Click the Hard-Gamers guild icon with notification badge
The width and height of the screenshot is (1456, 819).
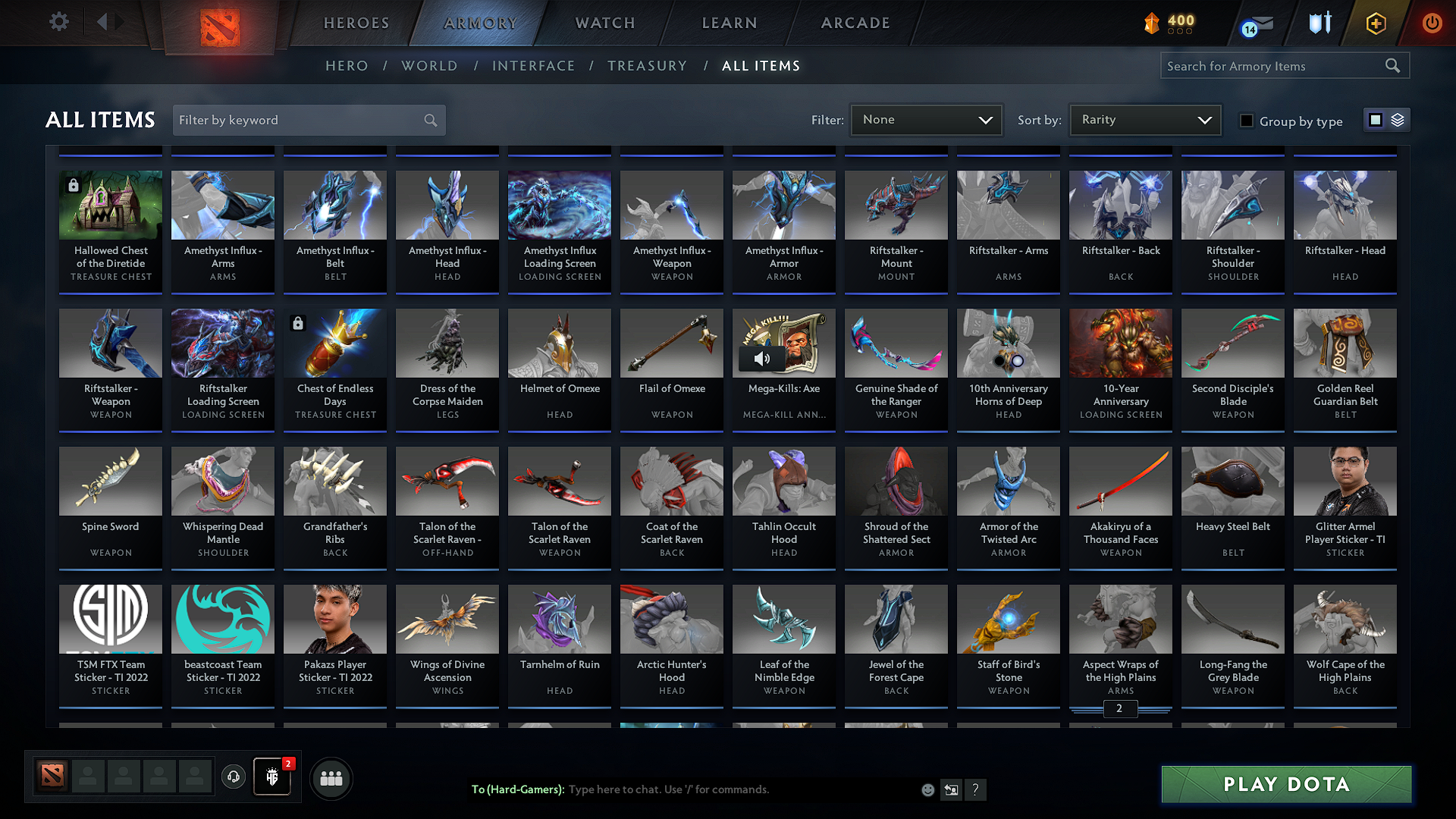pyautogui.click(x=271, y=777)
